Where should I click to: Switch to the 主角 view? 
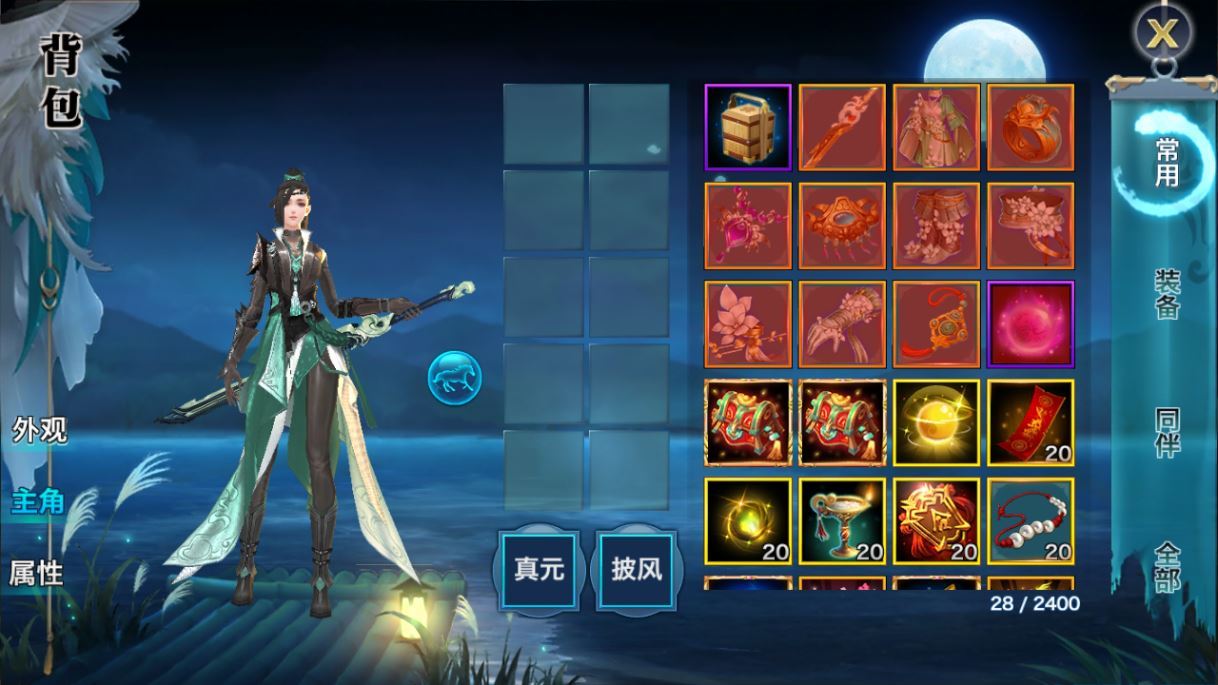tap(39, 501)
